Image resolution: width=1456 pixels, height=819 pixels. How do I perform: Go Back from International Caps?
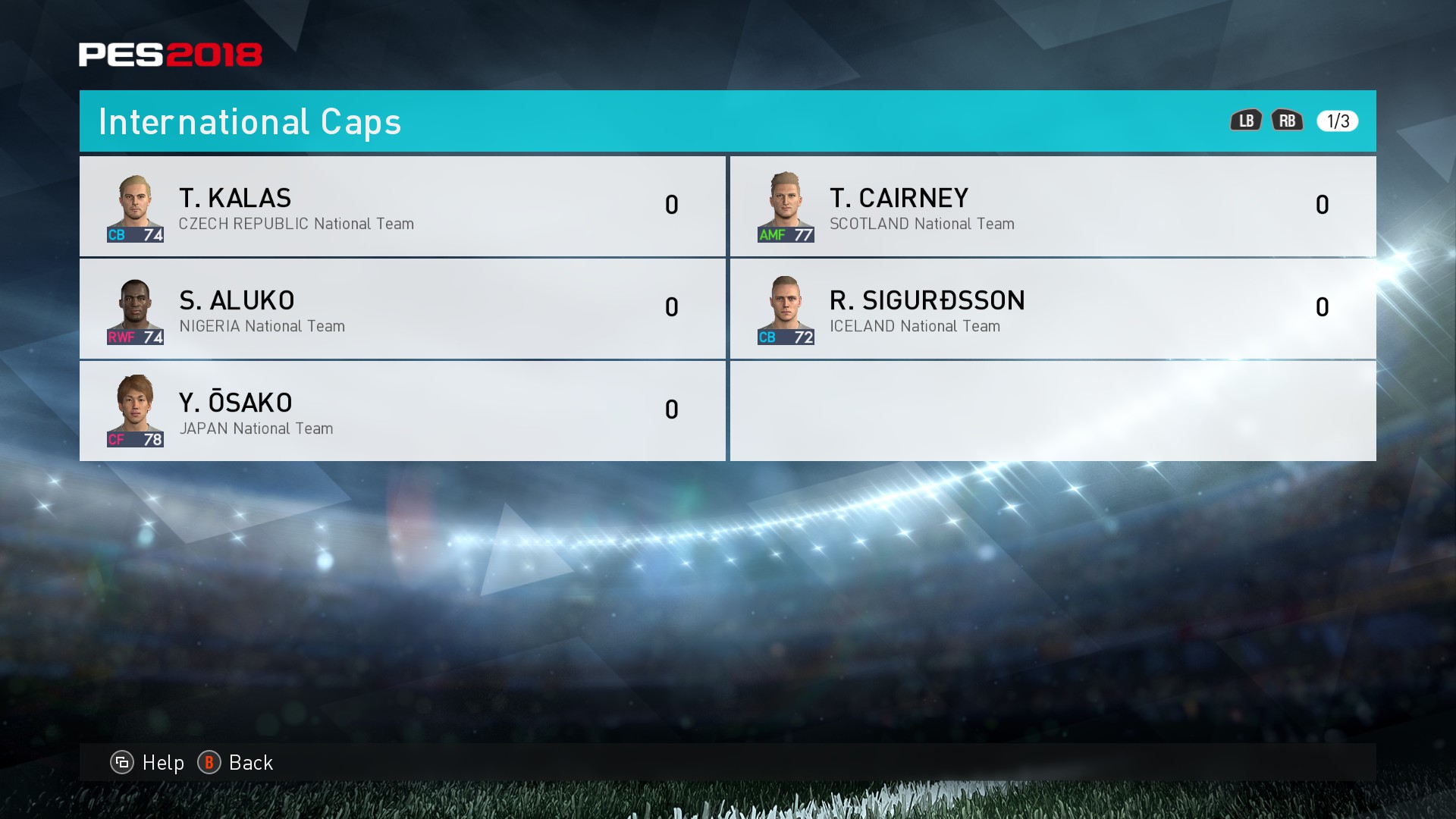tap(236, 762)
